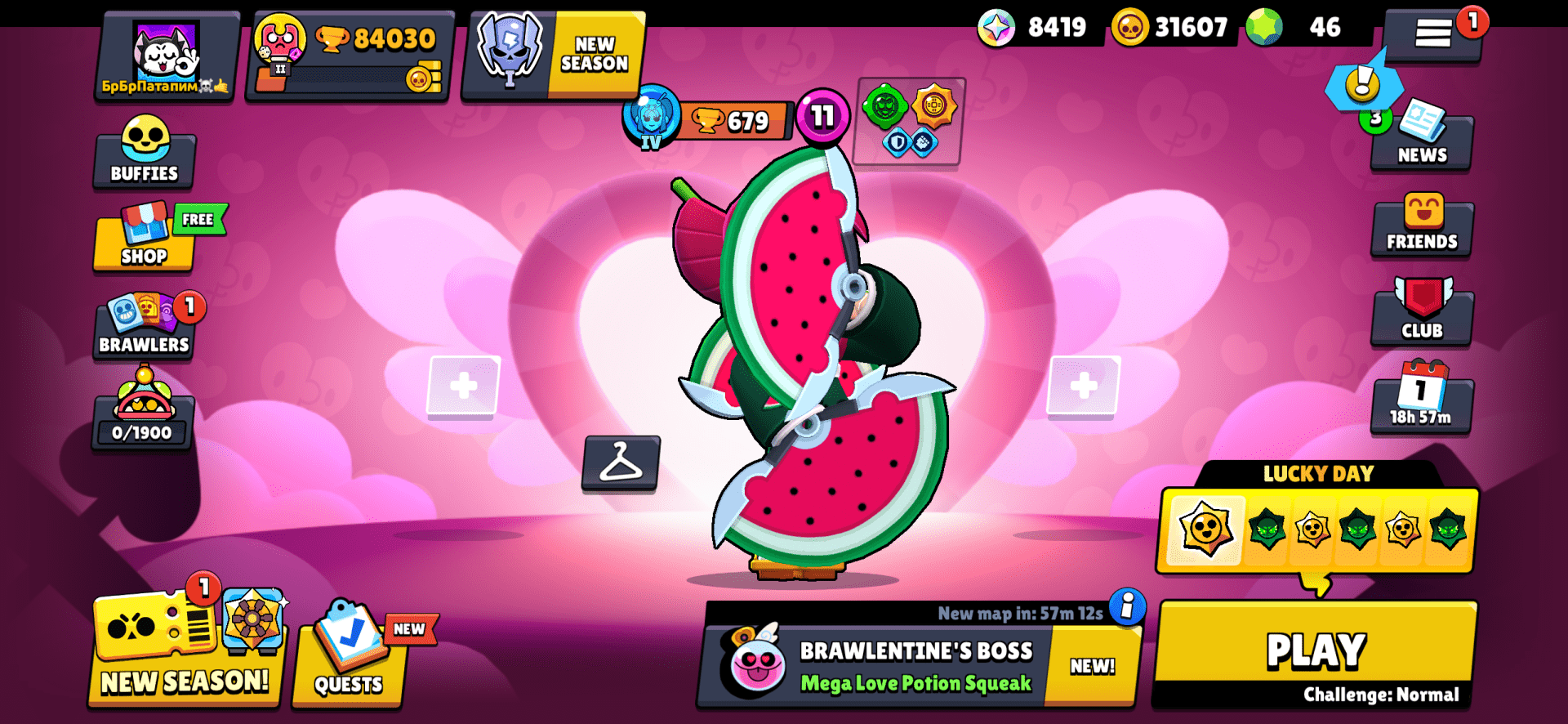
Task: Open the Club screen
Action: coord(1421,315)
